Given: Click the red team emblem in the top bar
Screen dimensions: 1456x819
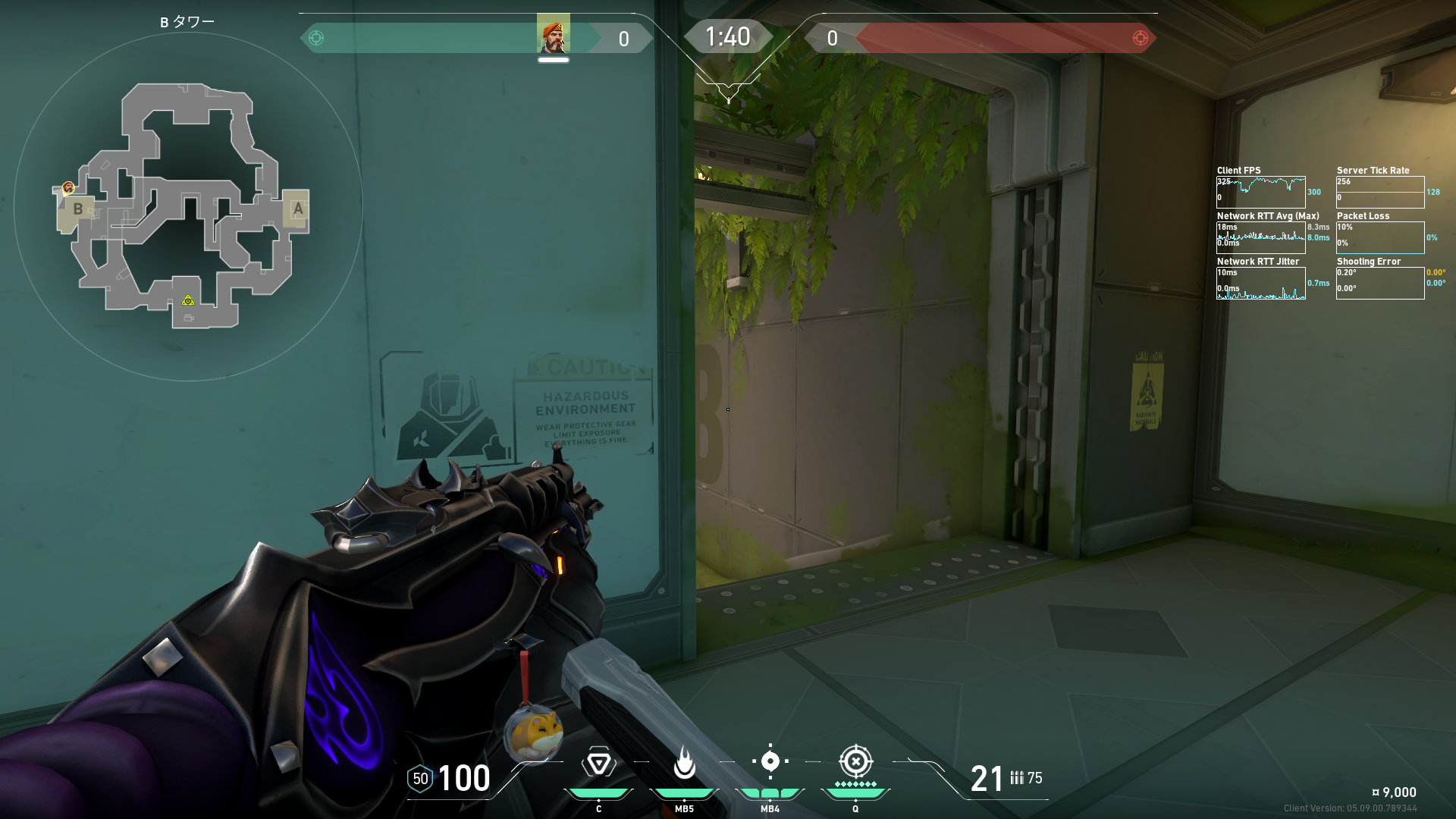Looking at the screenshot, I should click(1140, 38).
